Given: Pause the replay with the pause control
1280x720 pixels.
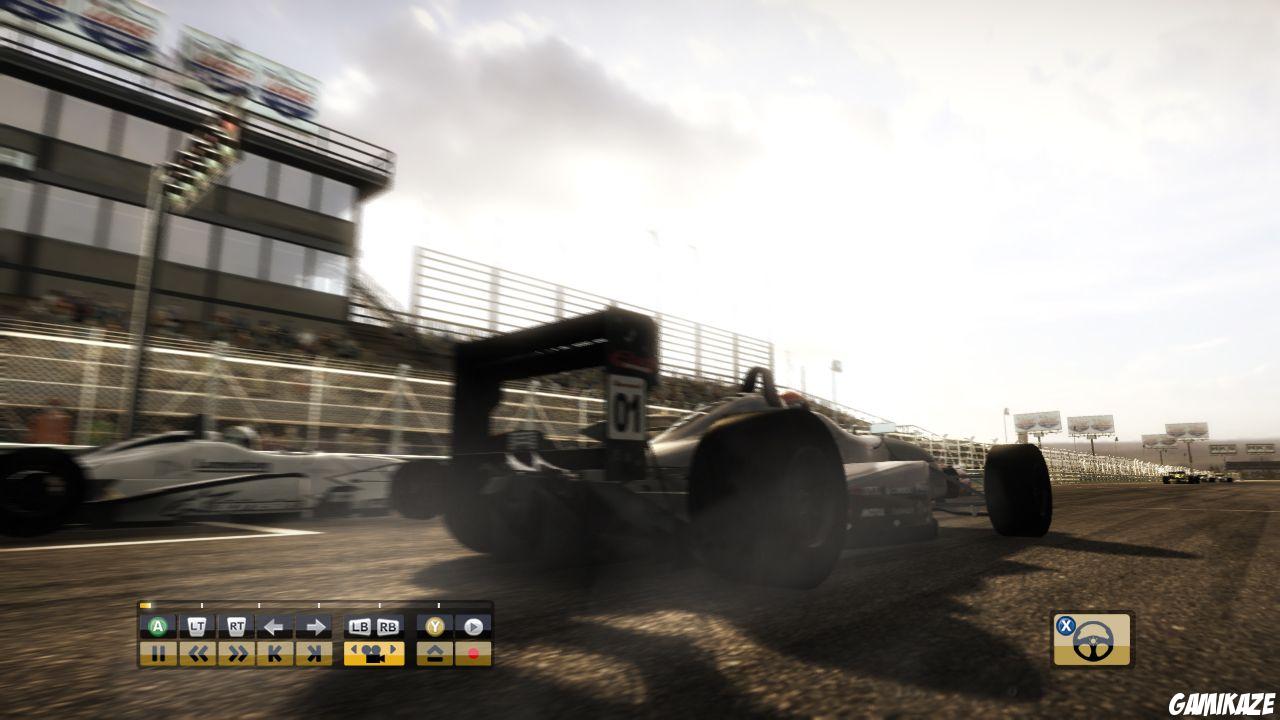Looking at the screenshot, I should pos(159,652).
